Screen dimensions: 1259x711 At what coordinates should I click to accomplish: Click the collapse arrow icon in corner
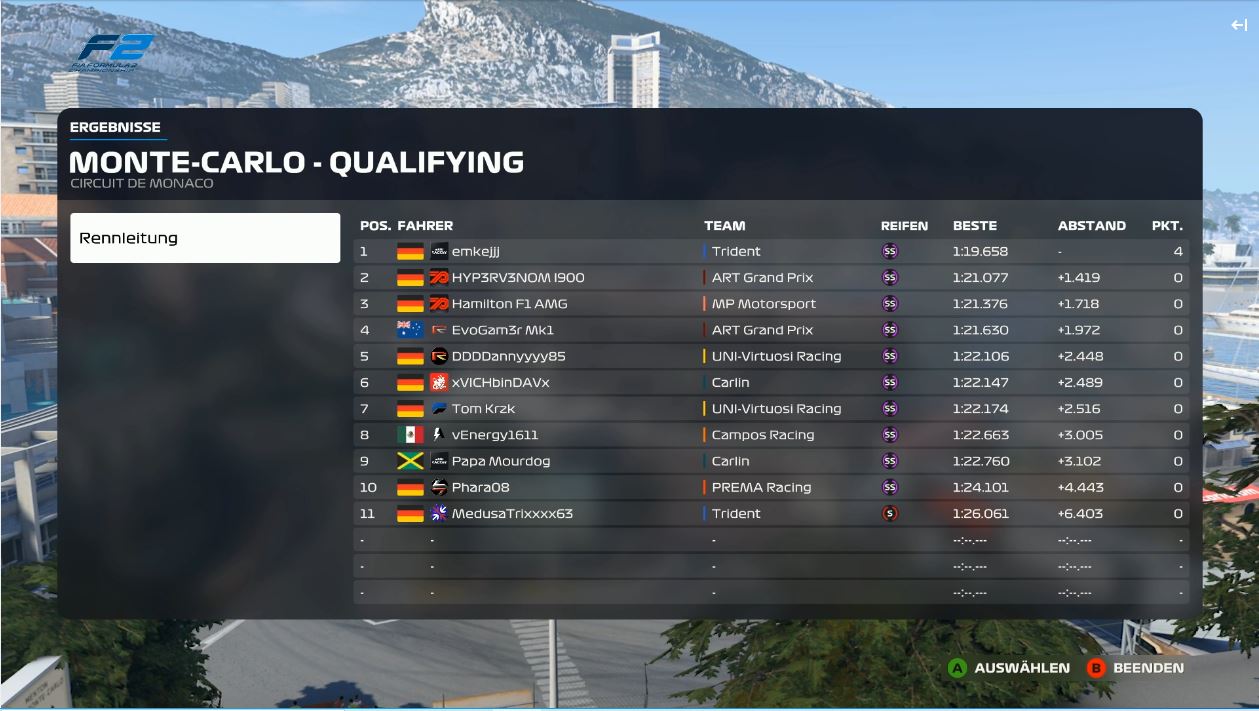click(x=1238, y=26)
